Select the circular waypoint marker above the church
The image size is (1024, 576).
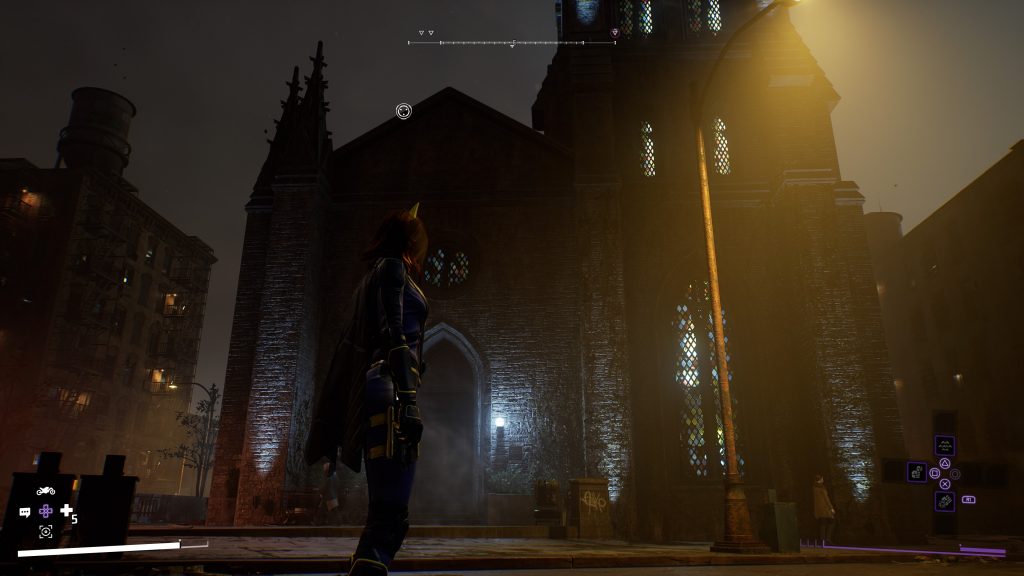(x=403, y=111)
